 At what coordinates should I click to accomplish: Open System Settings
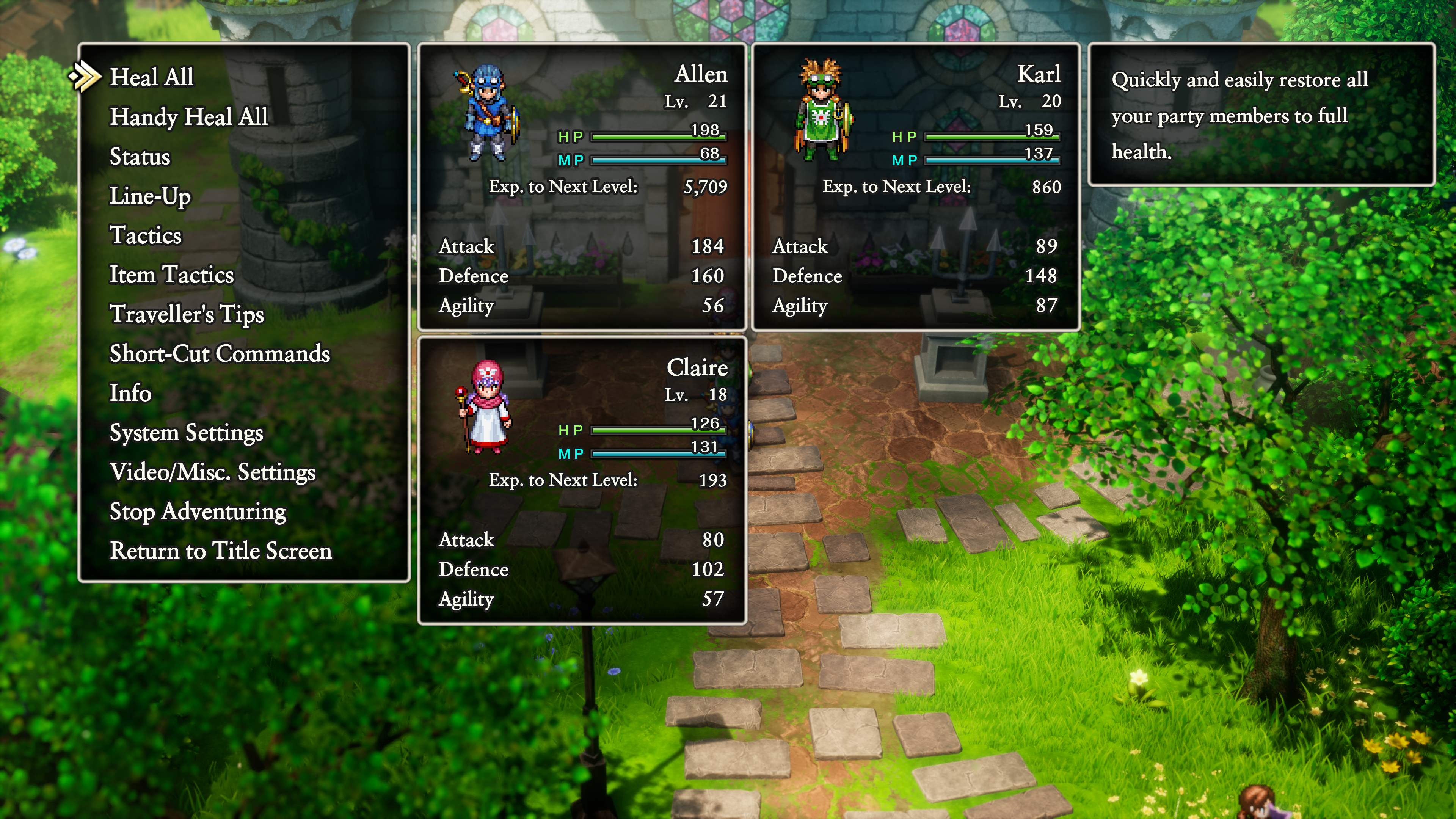tap(186, 432)
